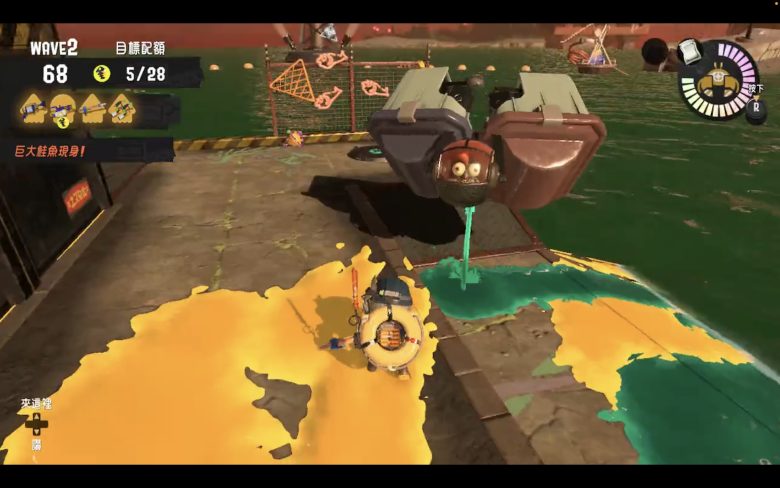Click the teammate icon with the green weapon
The image size is (780, 488).
(122, 105)
